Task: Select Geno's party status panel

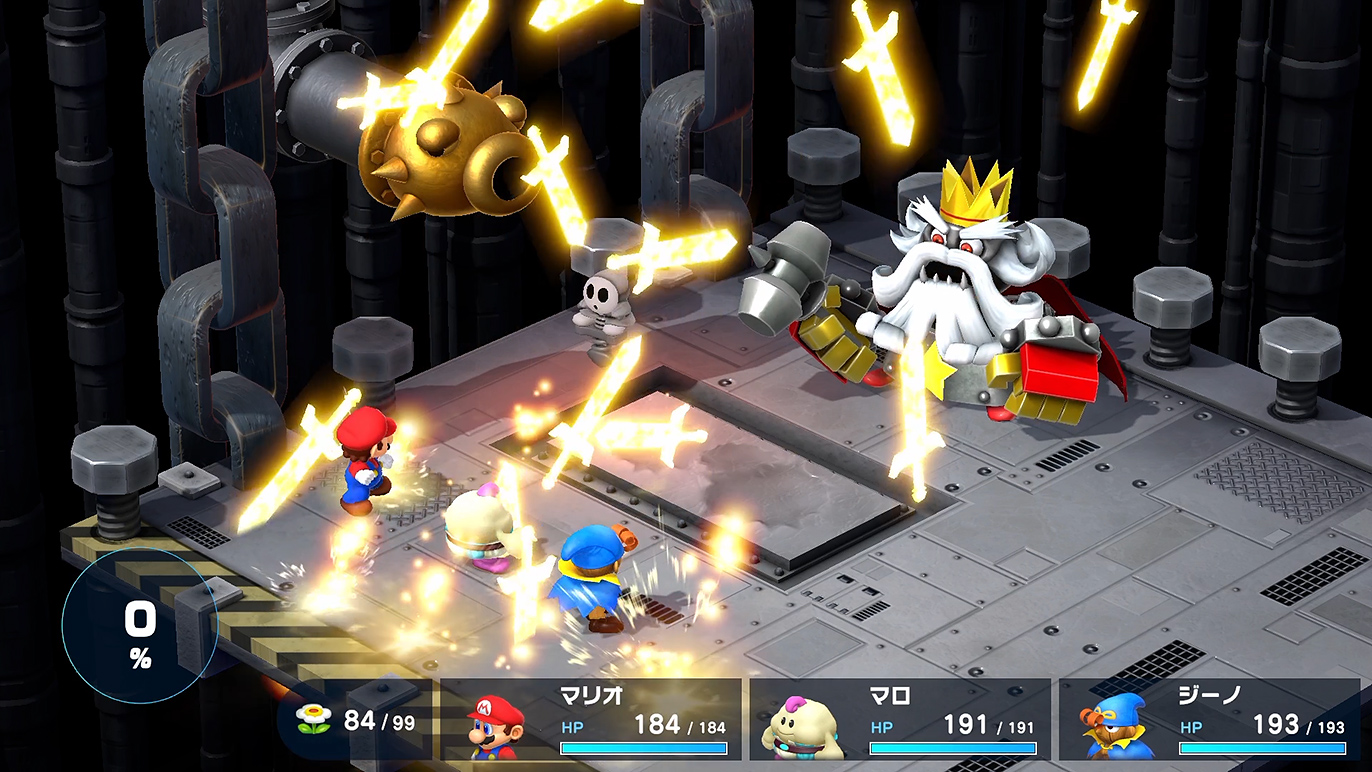Action: coord(1209,719)
